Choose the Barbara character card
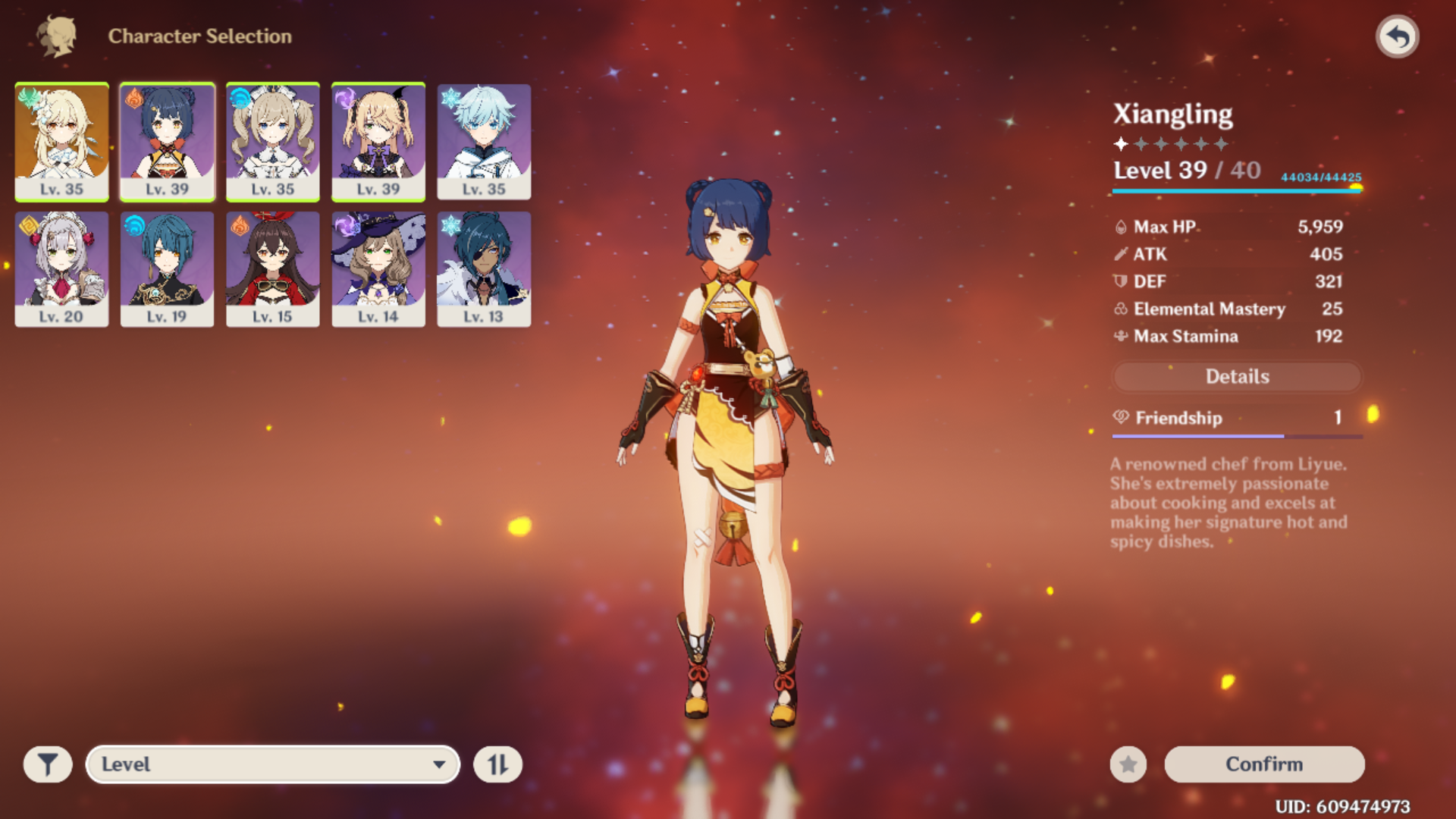This screenshot has width=1456, height=819. pos(272,142)
